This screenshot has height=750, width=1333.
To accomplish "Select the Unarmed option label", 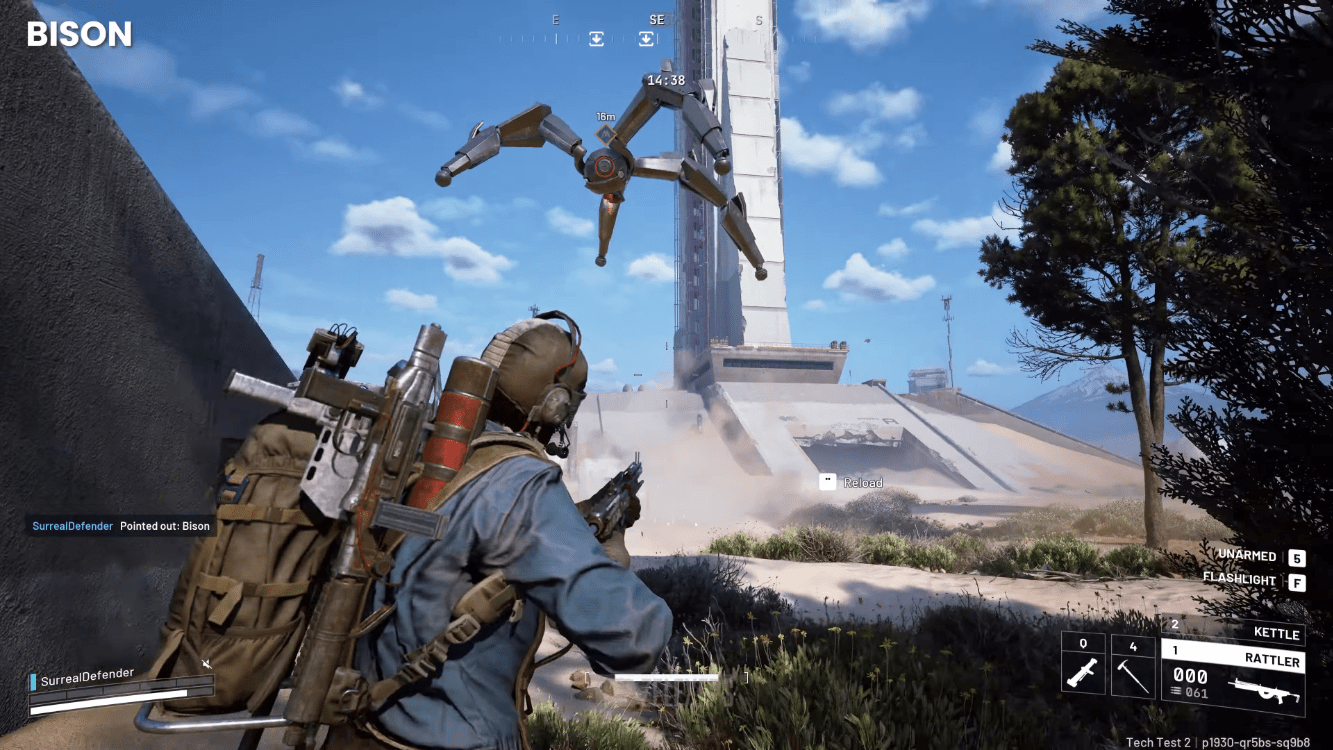I will tap(1246, 556).
